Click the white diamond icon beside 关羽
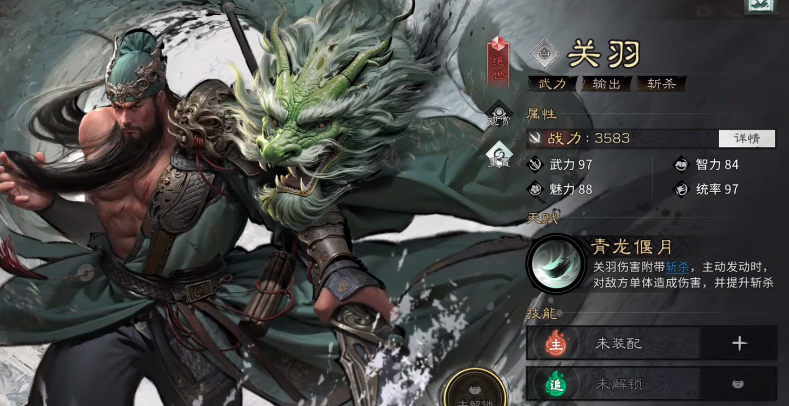 [545, 53]
